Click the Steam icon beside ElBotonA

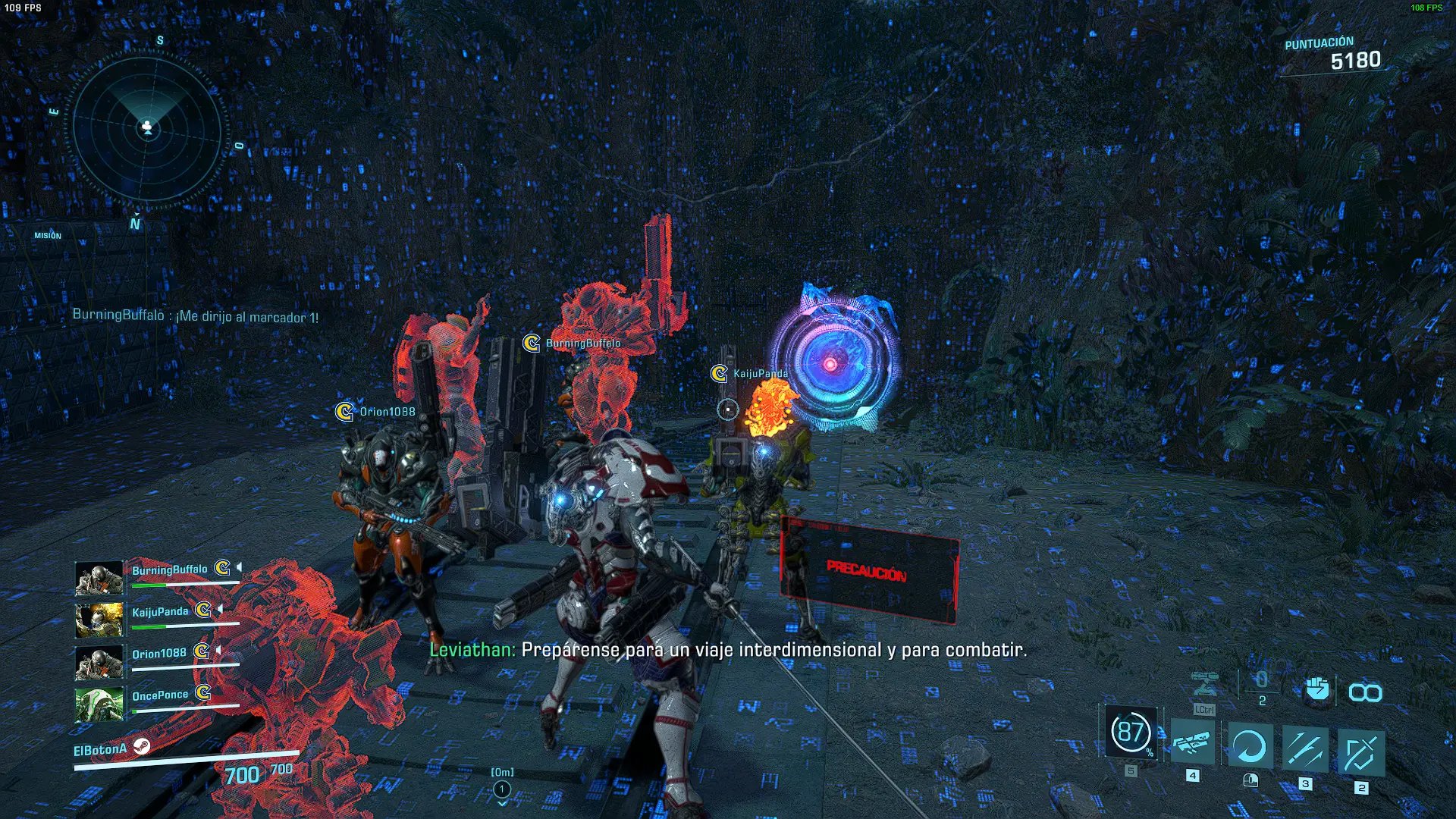pos(142,747)
